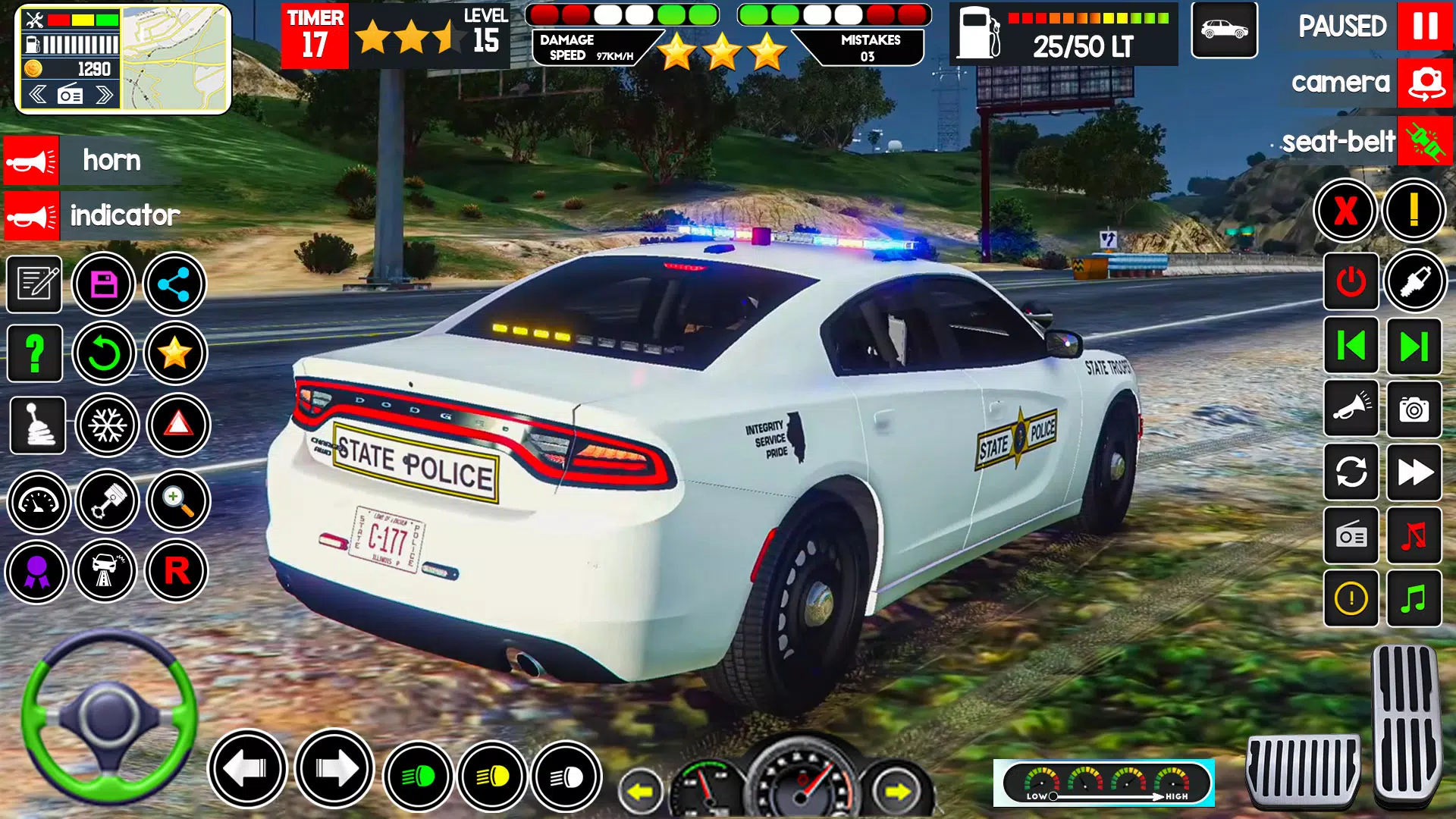The height and width of the screenshot is (819, 1456).
Task: Open the vehicle selection car icon
Action: [1224, 30]
